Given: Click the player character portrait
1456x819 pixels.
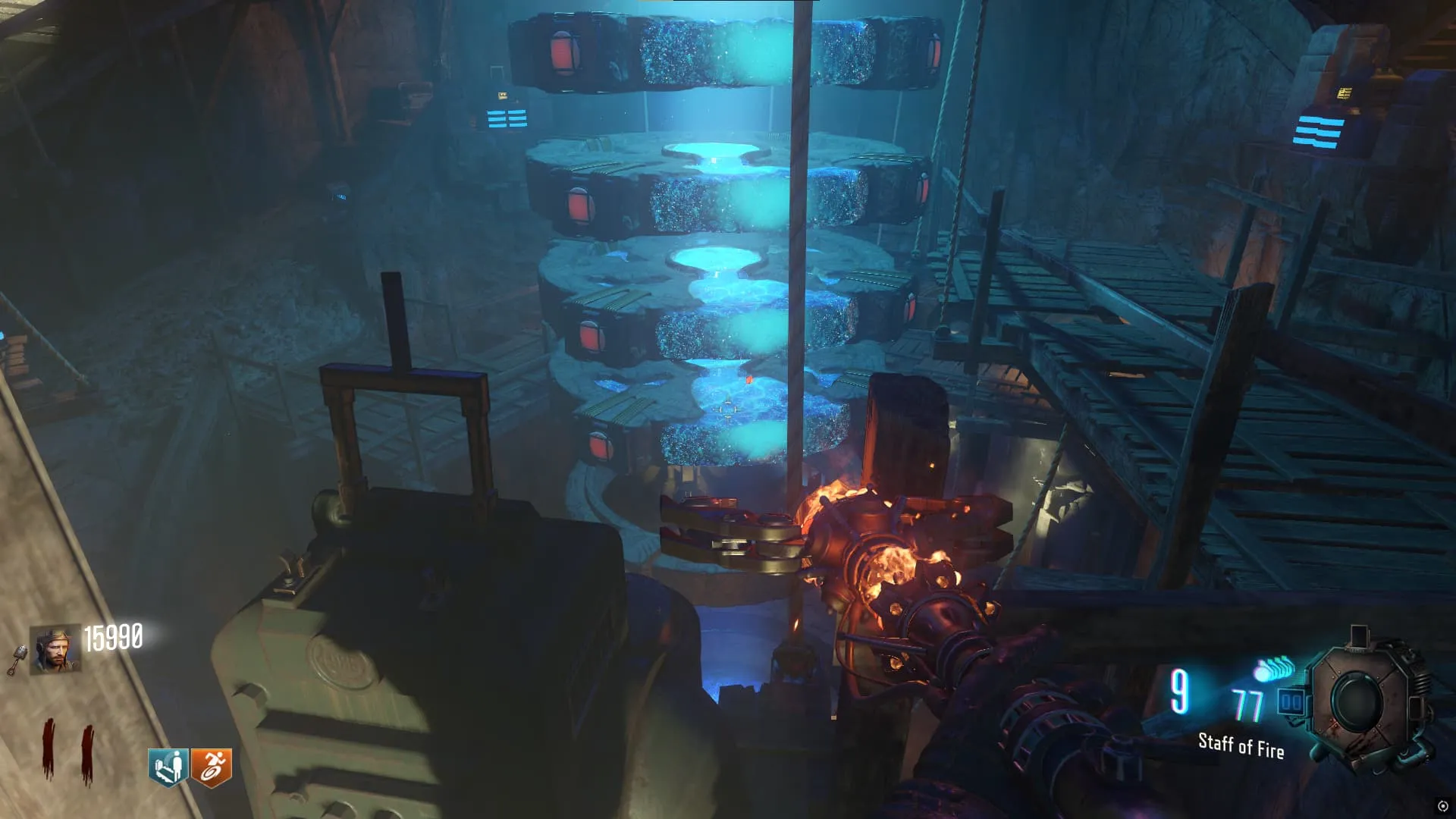Looking at the screenshot, I should pyautogui.click(x=55, y=649).
